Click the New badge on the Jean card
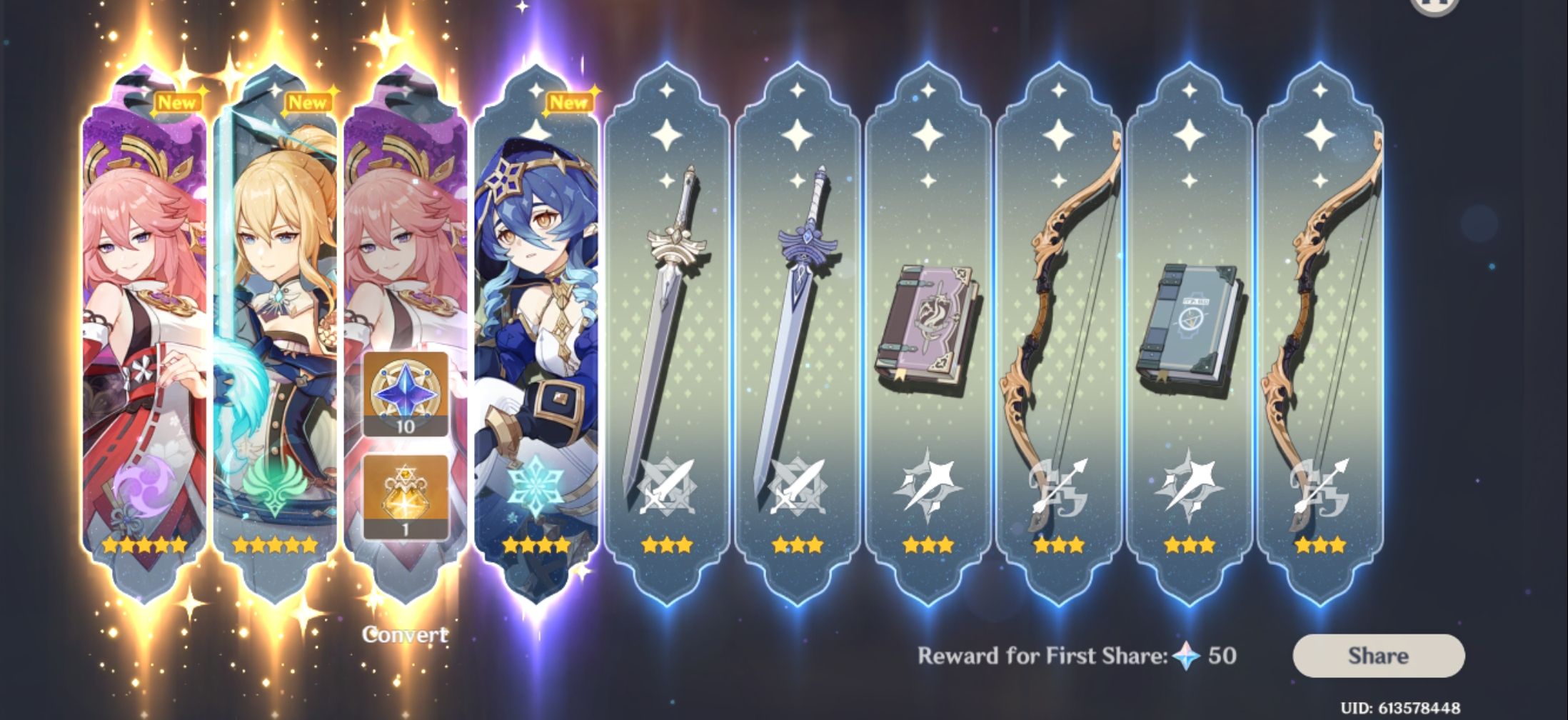This screenshot has width=1568, height=720. click(307, 101)
